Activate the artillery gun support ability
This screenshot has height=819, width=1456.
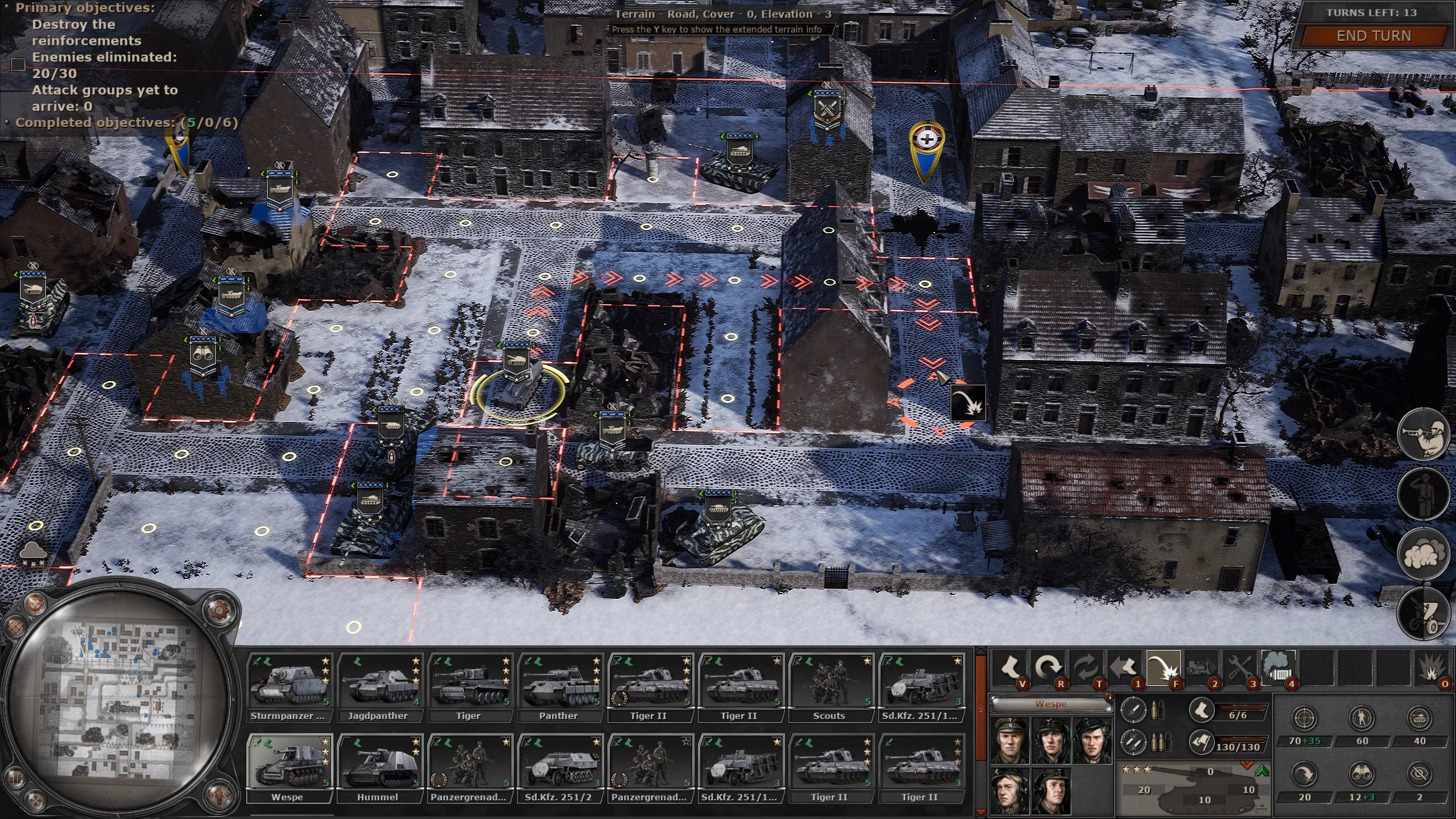click(x=1423, y=616)
